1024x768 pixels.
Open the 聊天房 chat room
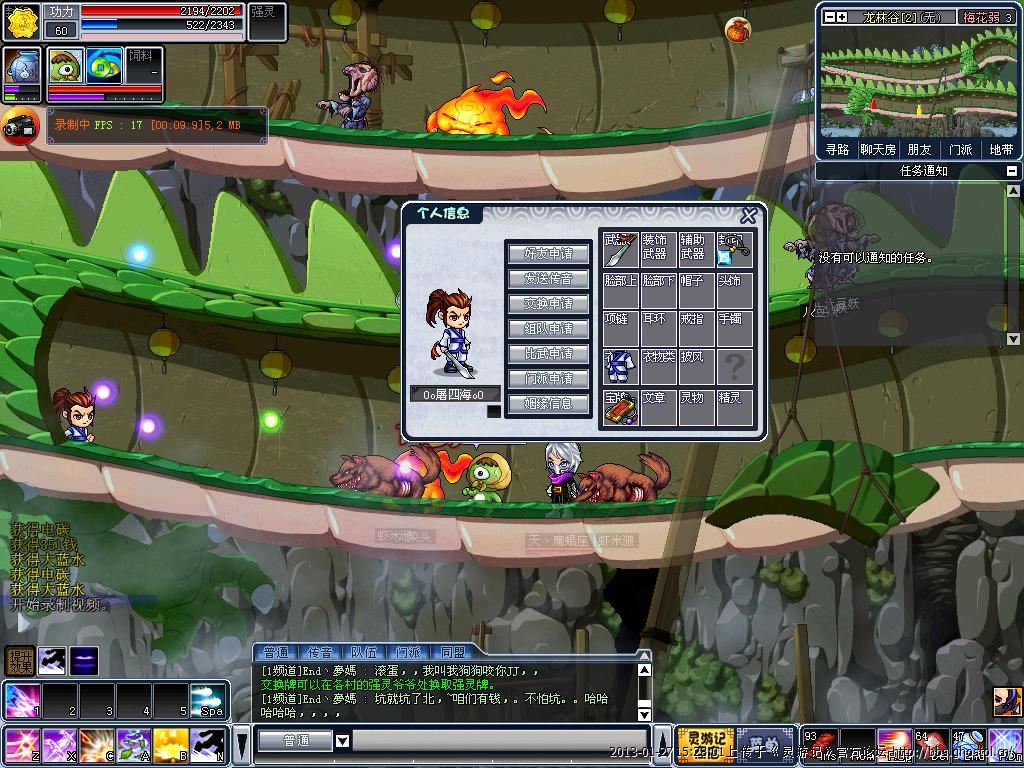[x=877, y=149]
